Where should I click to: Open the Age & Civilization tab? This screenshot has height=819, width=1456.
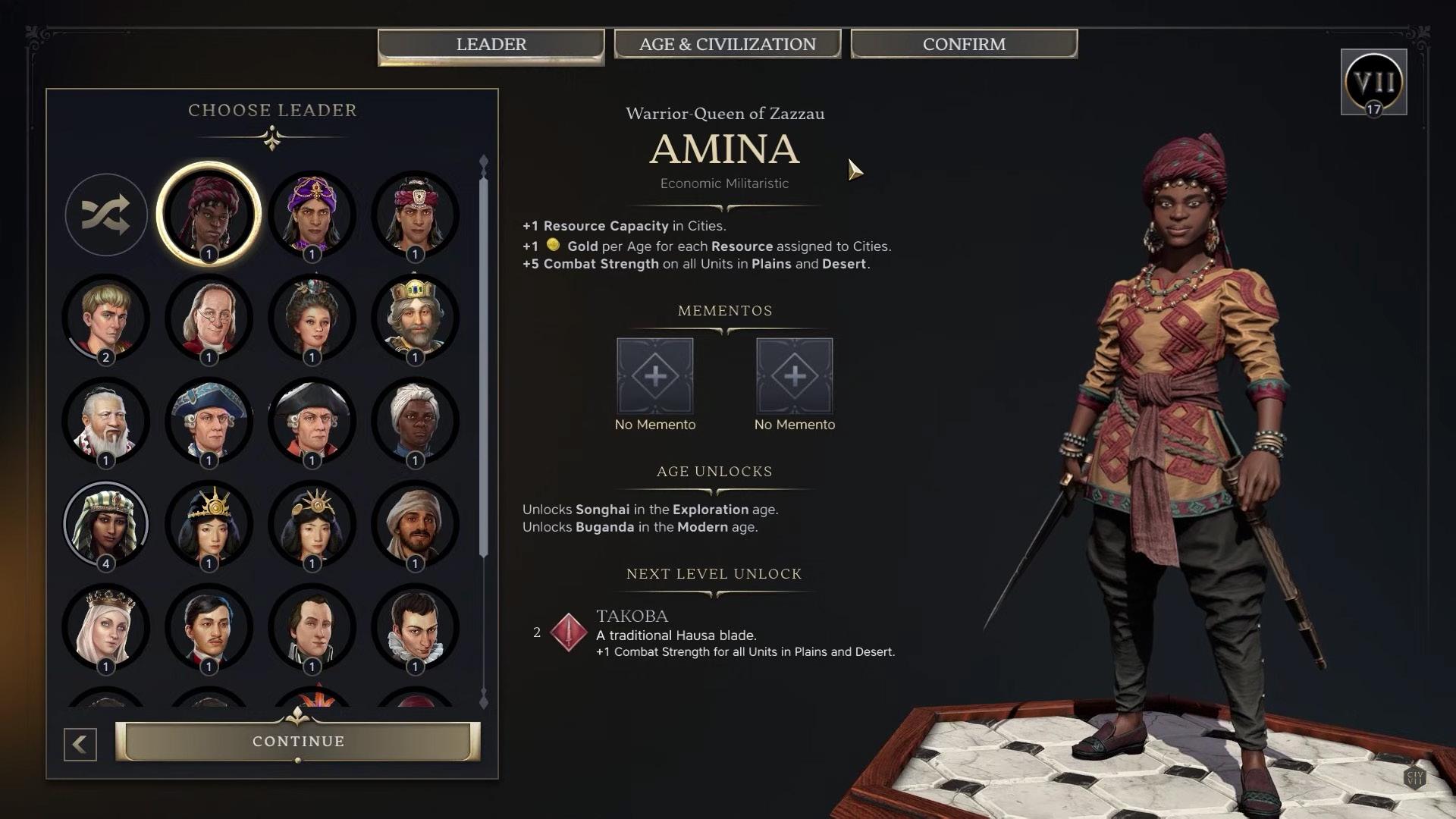pyautogui.click(x=727, y=45)
